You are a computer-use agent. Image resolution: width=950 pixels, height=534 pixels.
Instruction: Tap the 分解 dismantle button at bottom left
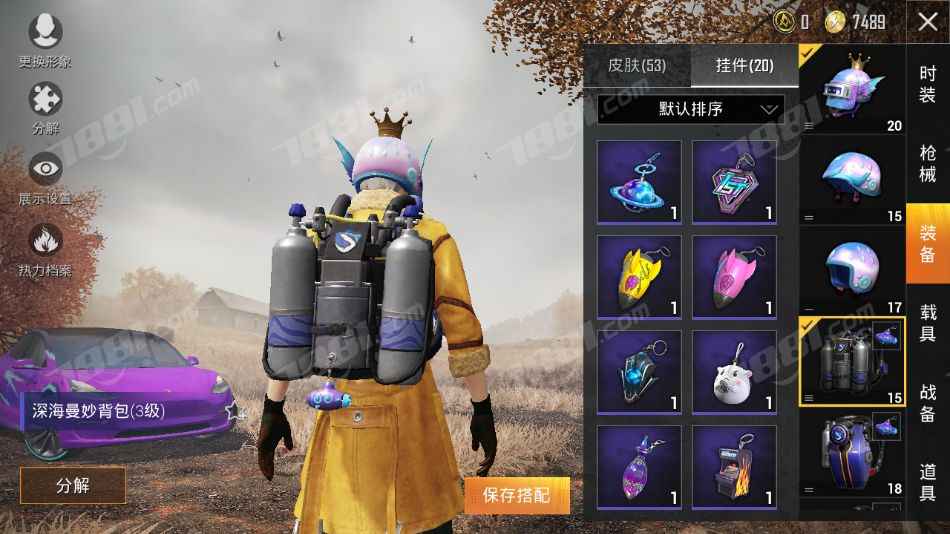[x=73, y=485]
